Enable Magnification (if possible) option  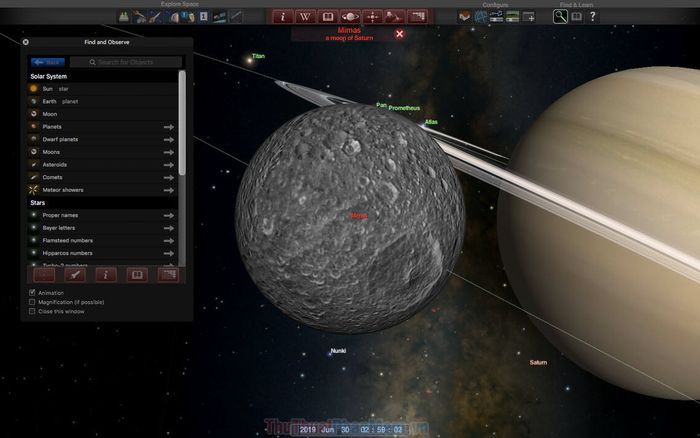click(32, 302)
